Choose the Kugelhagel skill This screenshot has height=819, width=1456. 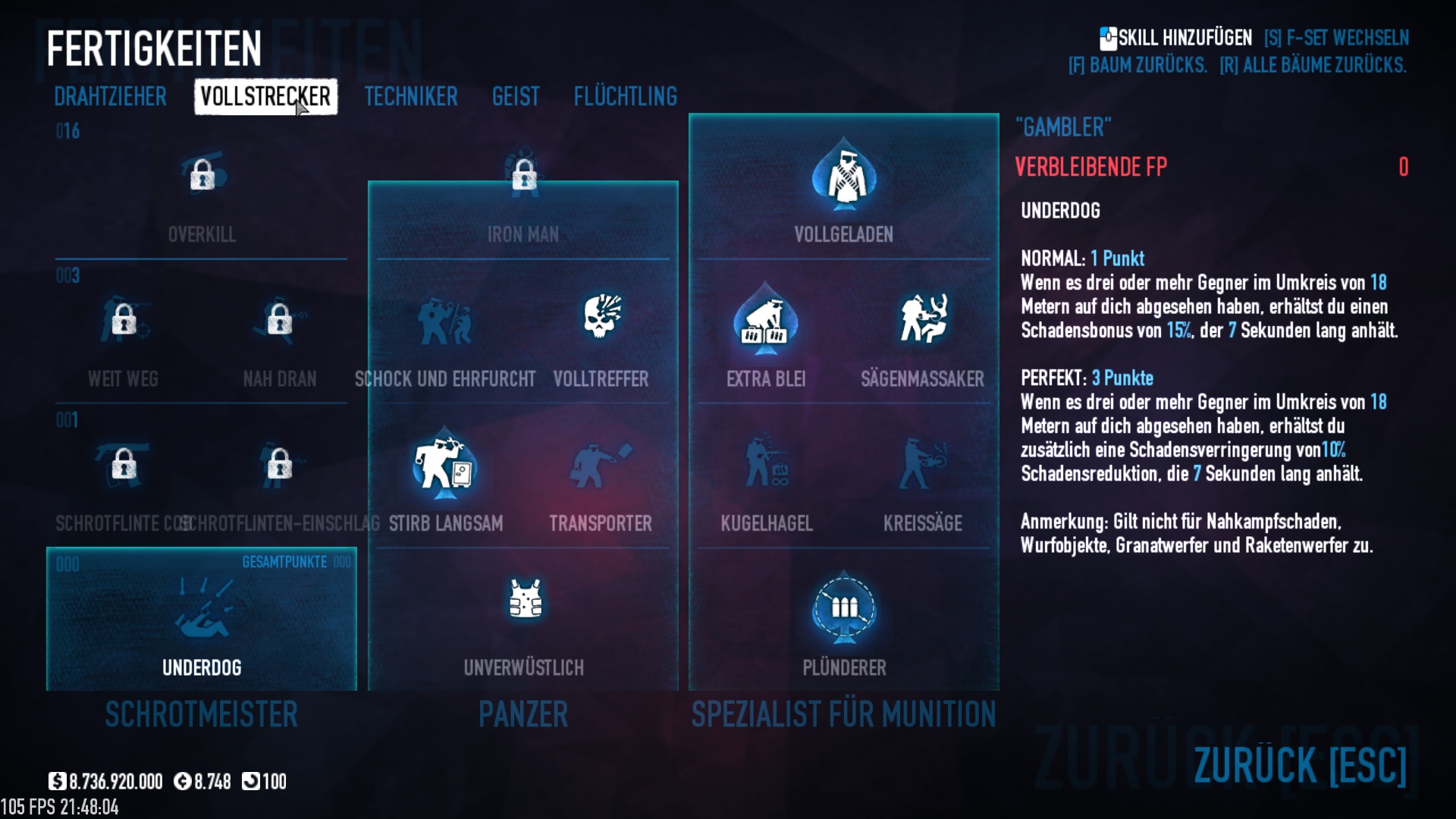point(767,464)
